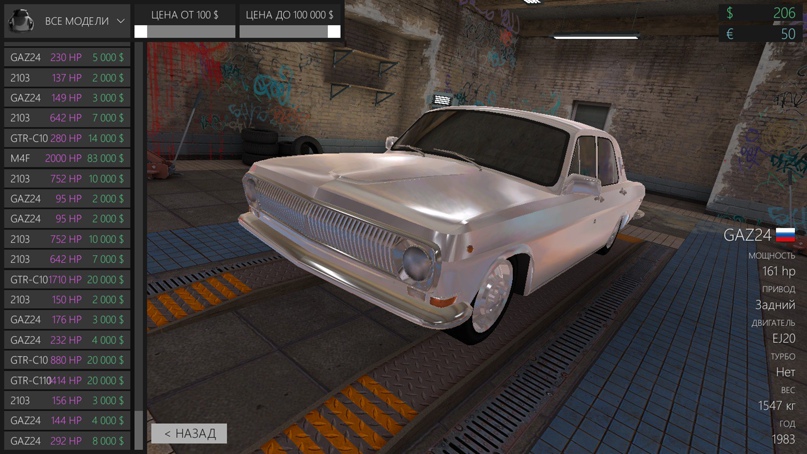This screenshot has height=454, width=807.
Task: Pick the GAZ24 292 HP for 8 000 $
Action: [67, 440]
